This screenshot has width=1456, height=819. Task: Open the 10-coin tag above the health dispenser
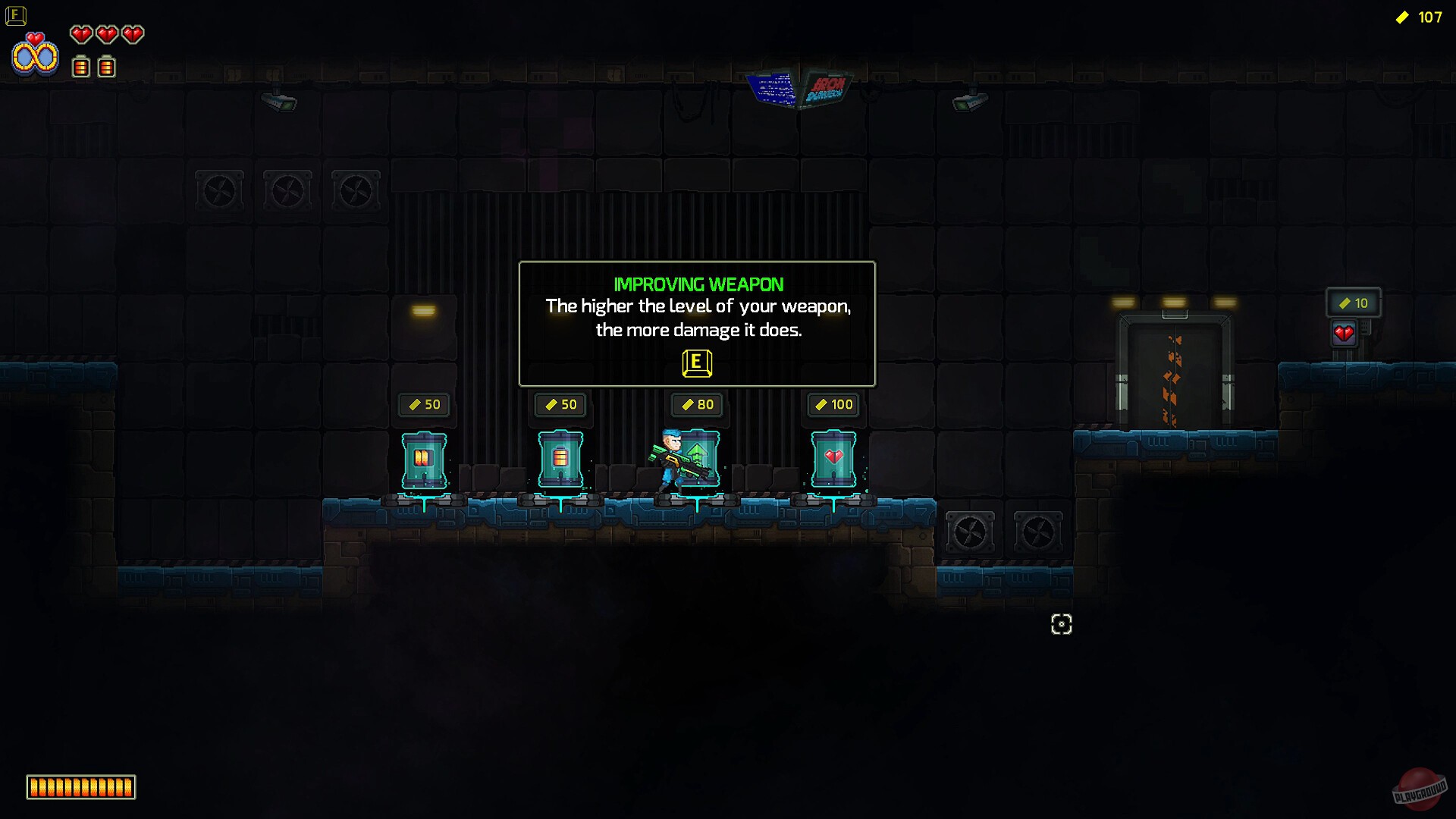(1354, 303)
